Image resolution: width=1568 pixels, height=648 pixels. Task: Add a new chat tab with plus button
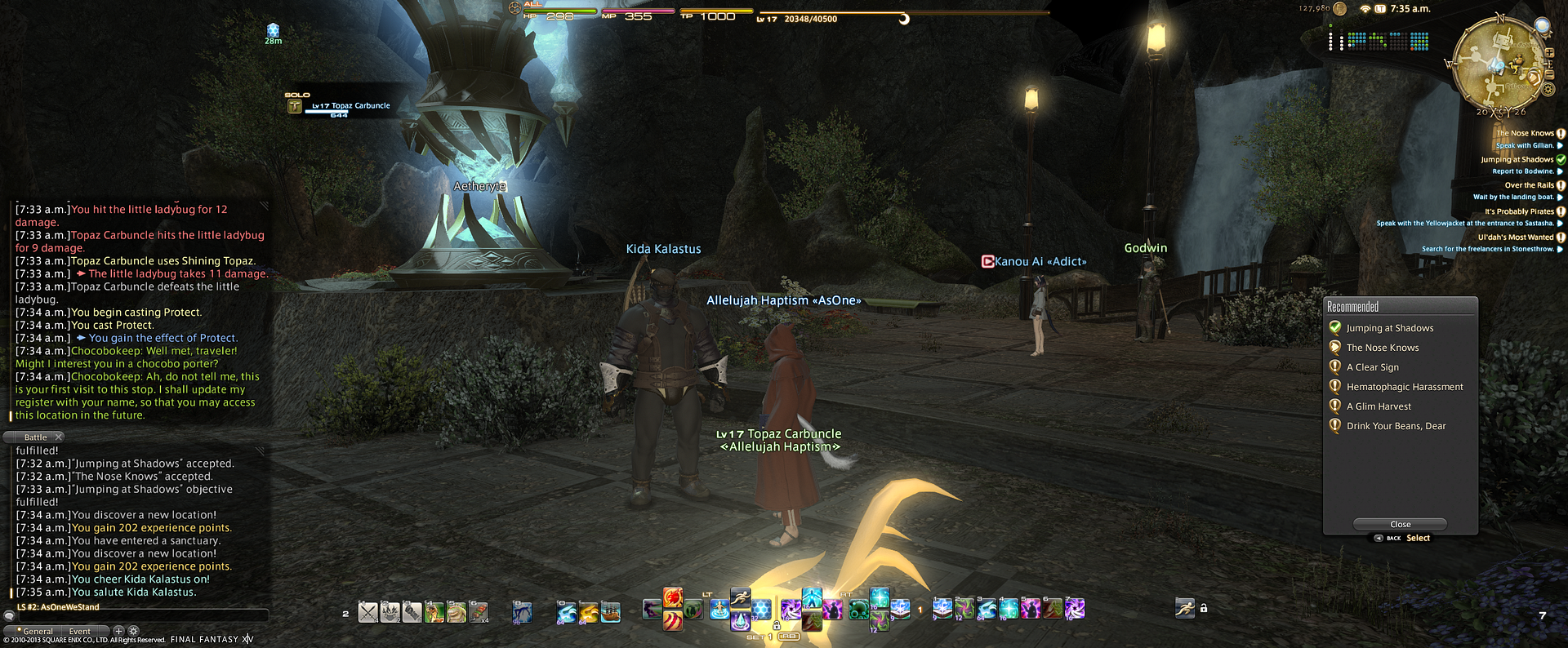click(x=118, y=631)
